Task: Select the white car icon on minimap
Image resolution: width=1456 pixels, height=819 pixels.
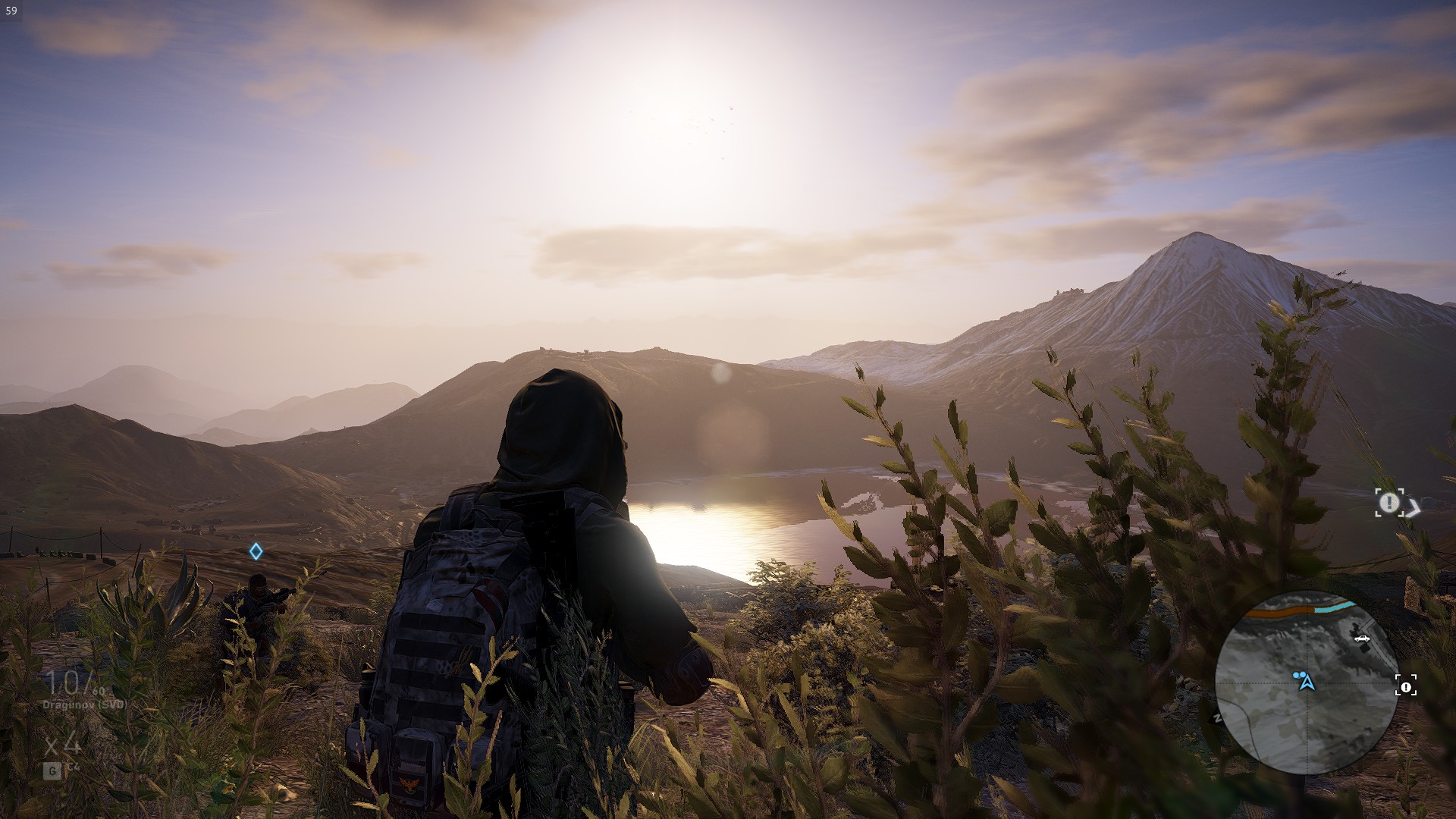Action: [1362, 638]
